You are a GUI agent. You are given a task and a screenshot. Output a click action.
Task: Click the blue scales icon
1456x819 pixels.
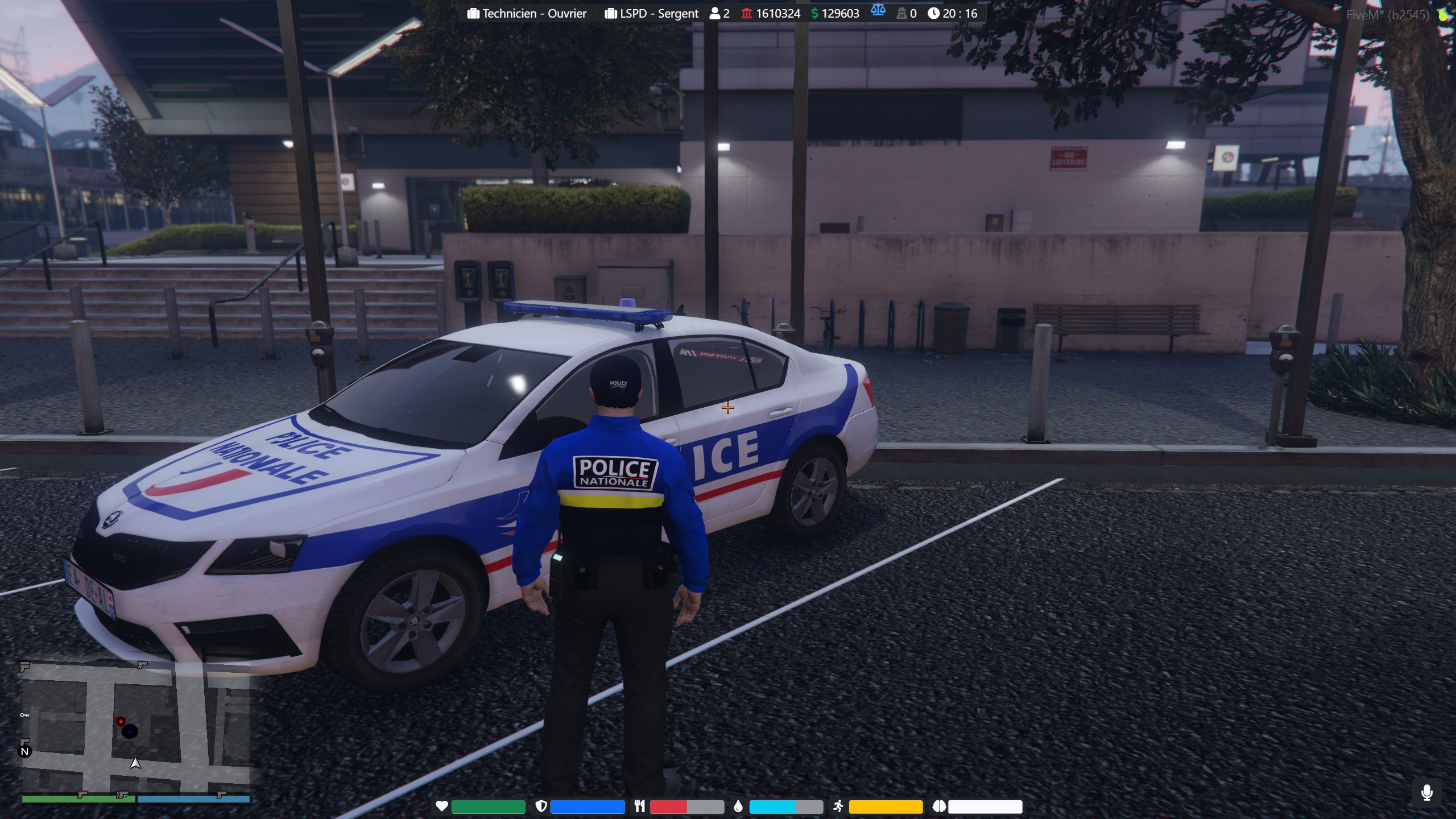[878, 10]
